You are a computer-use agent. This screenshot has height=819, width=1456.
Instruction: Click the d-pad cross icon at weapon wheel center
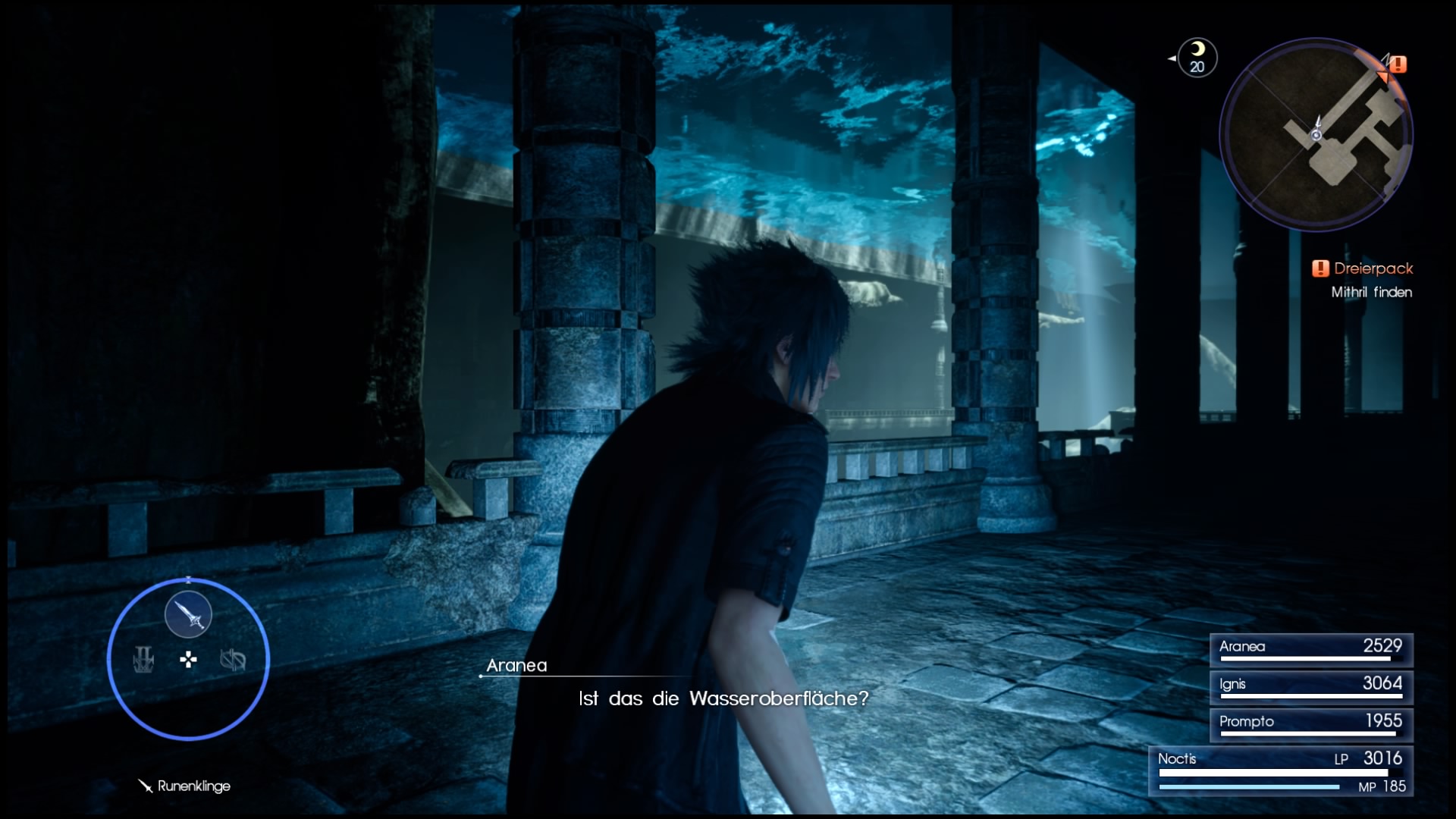[187, 661]
